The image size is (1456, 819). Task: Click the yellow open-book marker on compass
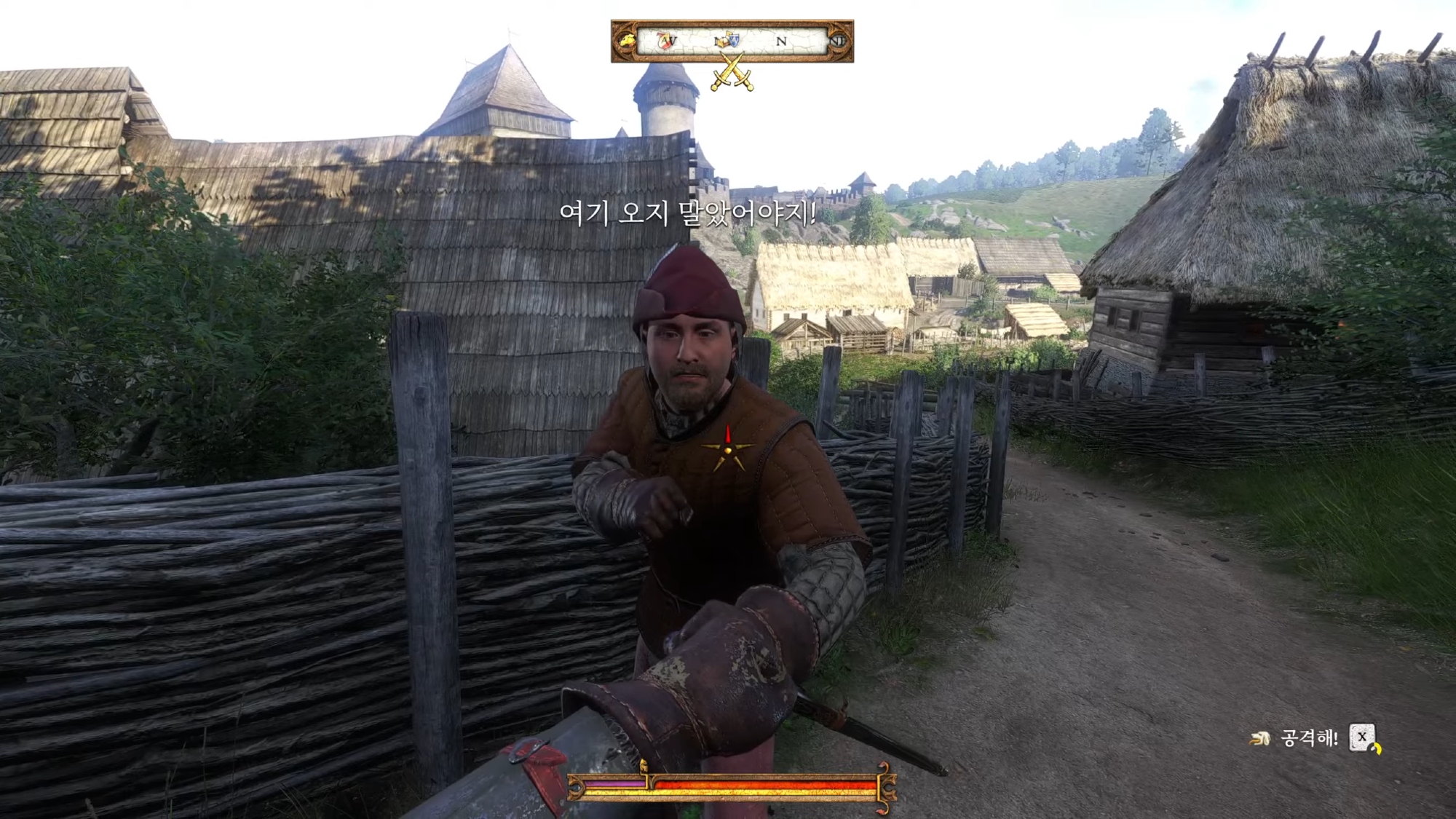(722, 41)
